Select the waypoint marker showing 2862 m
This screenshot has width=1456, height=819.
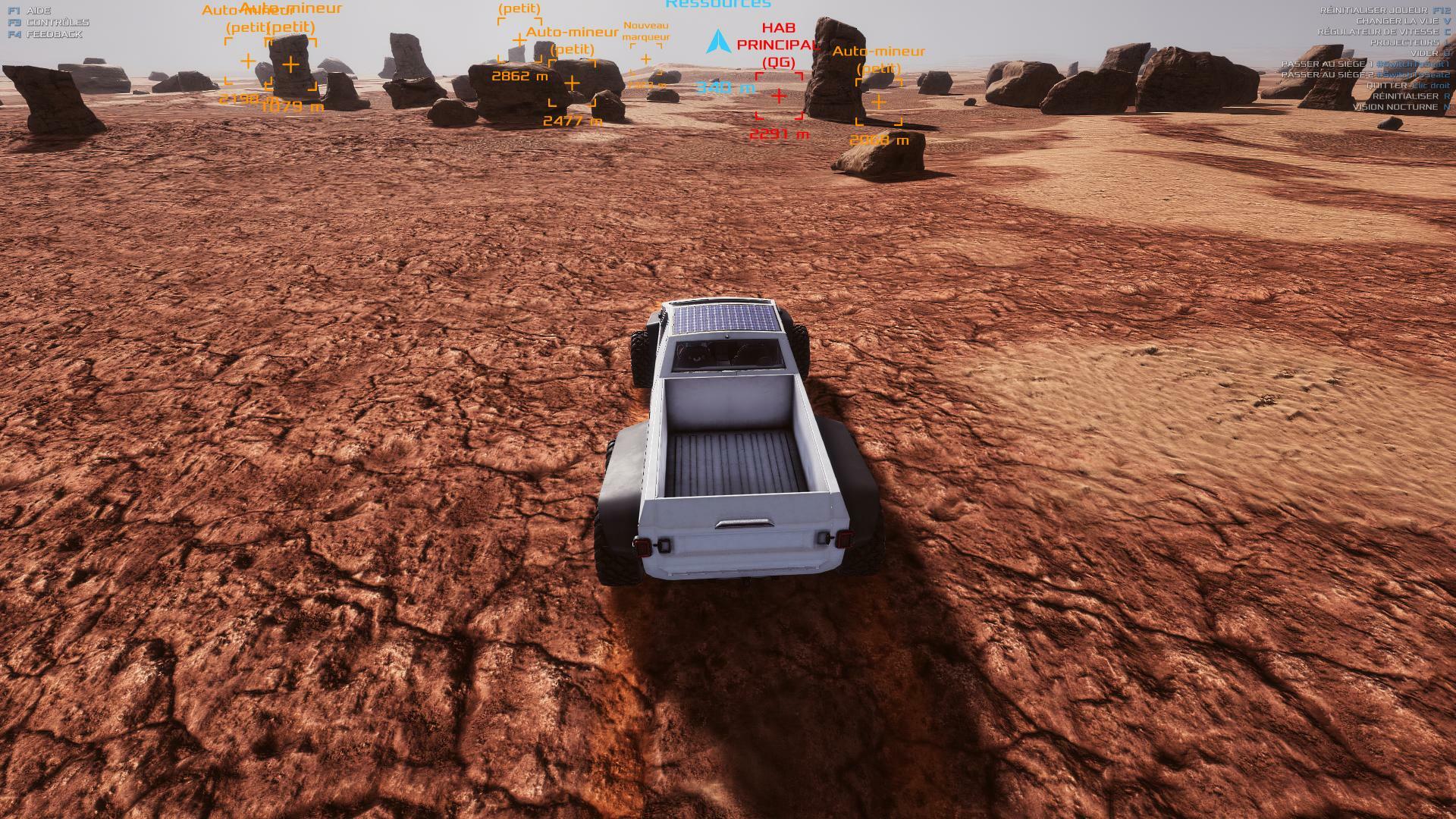pyautogui.click(x=519, y=40)
